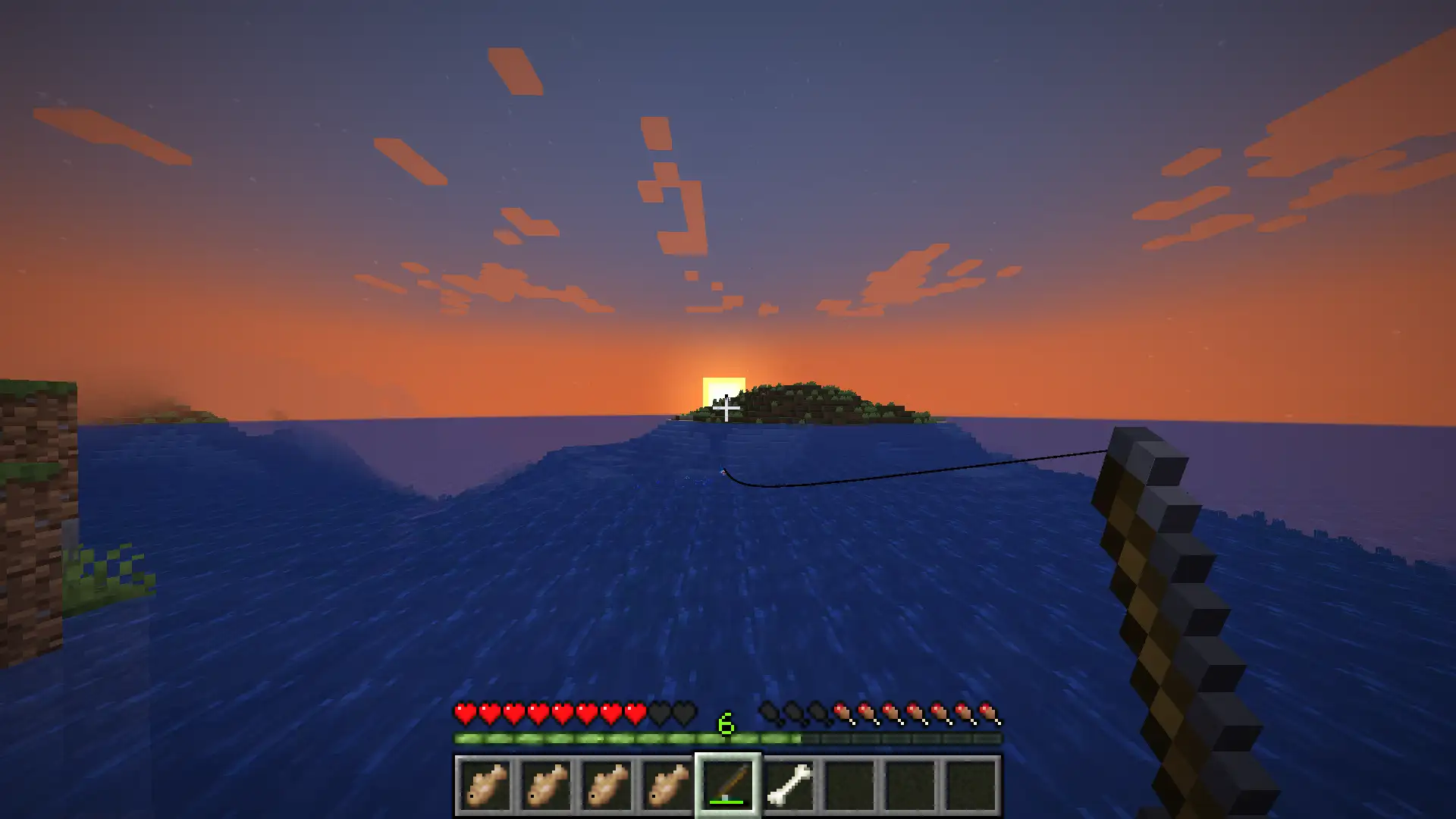Select the bone hotbar slot
Image resolution: width=1456 pixels, height=819 pixels.
[789, 785]
